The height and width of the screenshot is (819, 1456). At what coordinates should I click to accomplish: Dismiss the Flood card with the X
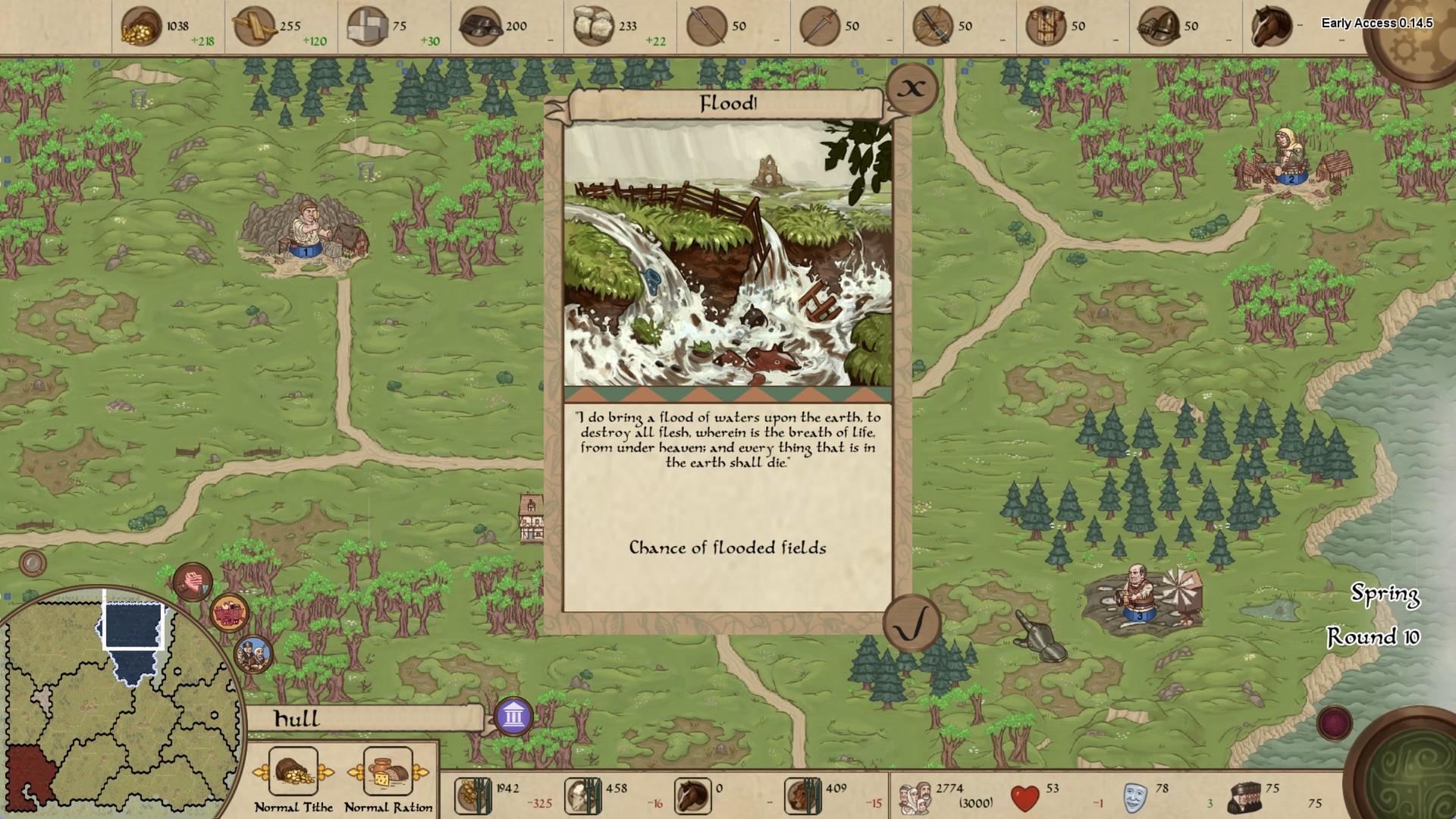click(x=912, y=88)
